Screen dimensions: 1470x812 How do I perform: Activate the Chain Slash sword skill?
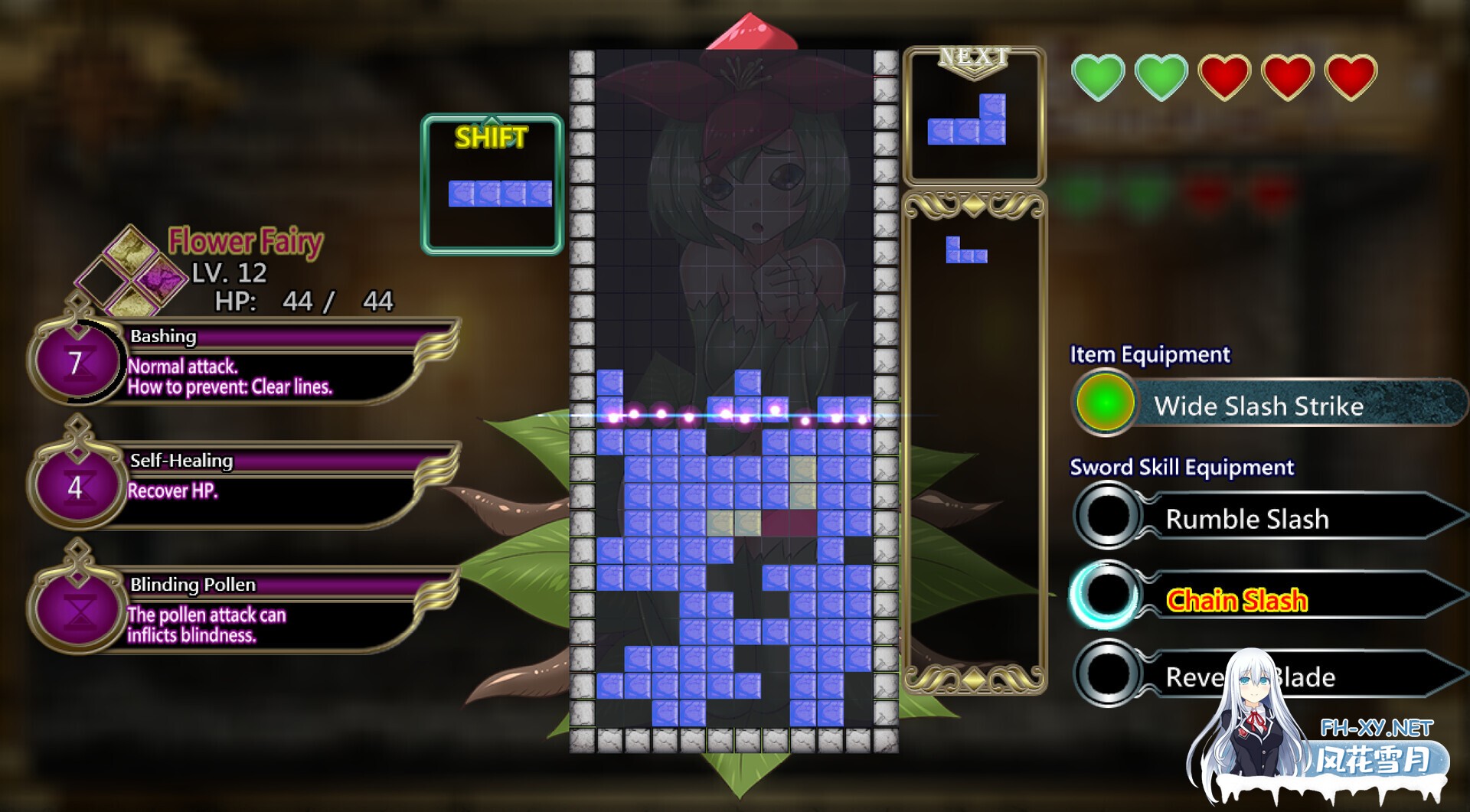click(1236, 600)
